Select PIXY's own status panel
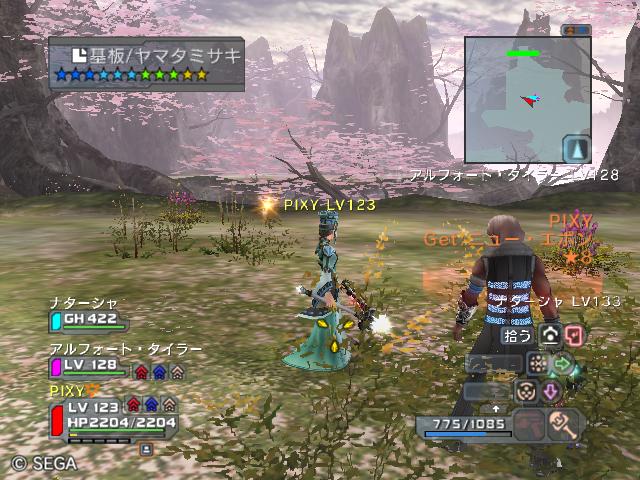This screenshot has height=480, width=640. coord(110,414)
